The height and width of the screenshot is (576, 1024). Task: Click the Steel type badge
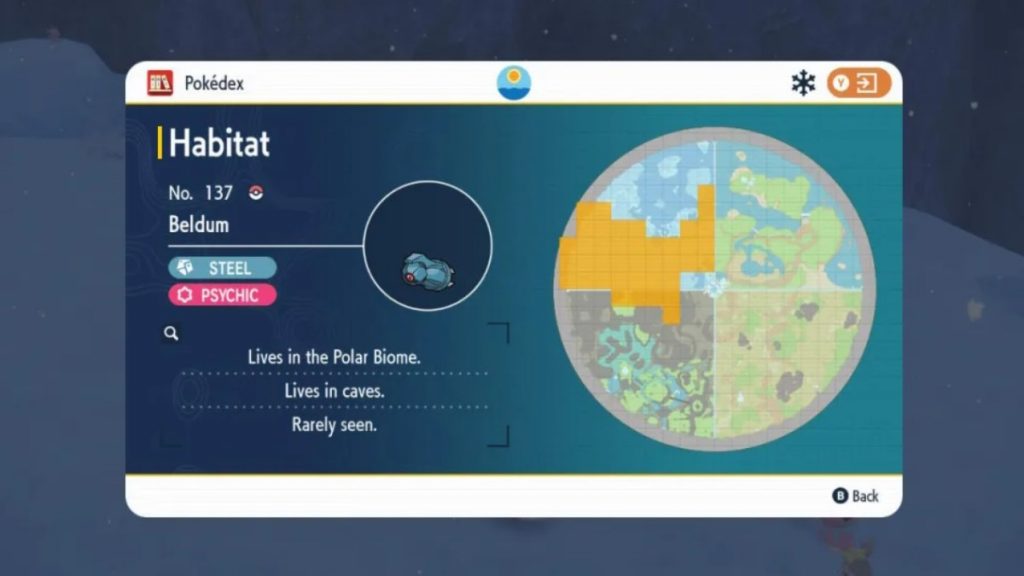coord(223,268)
